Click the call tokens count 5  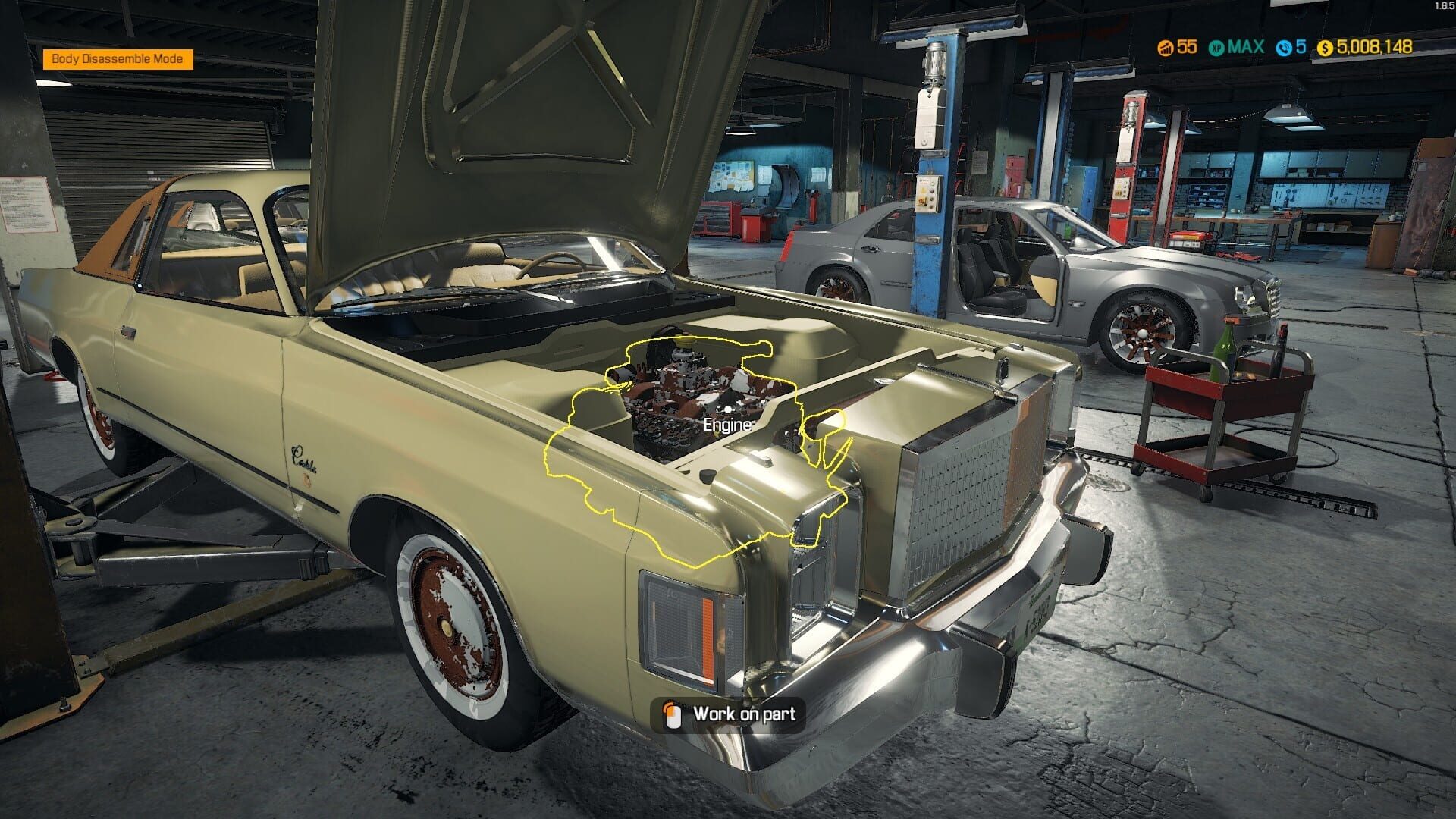point(1301,48)
